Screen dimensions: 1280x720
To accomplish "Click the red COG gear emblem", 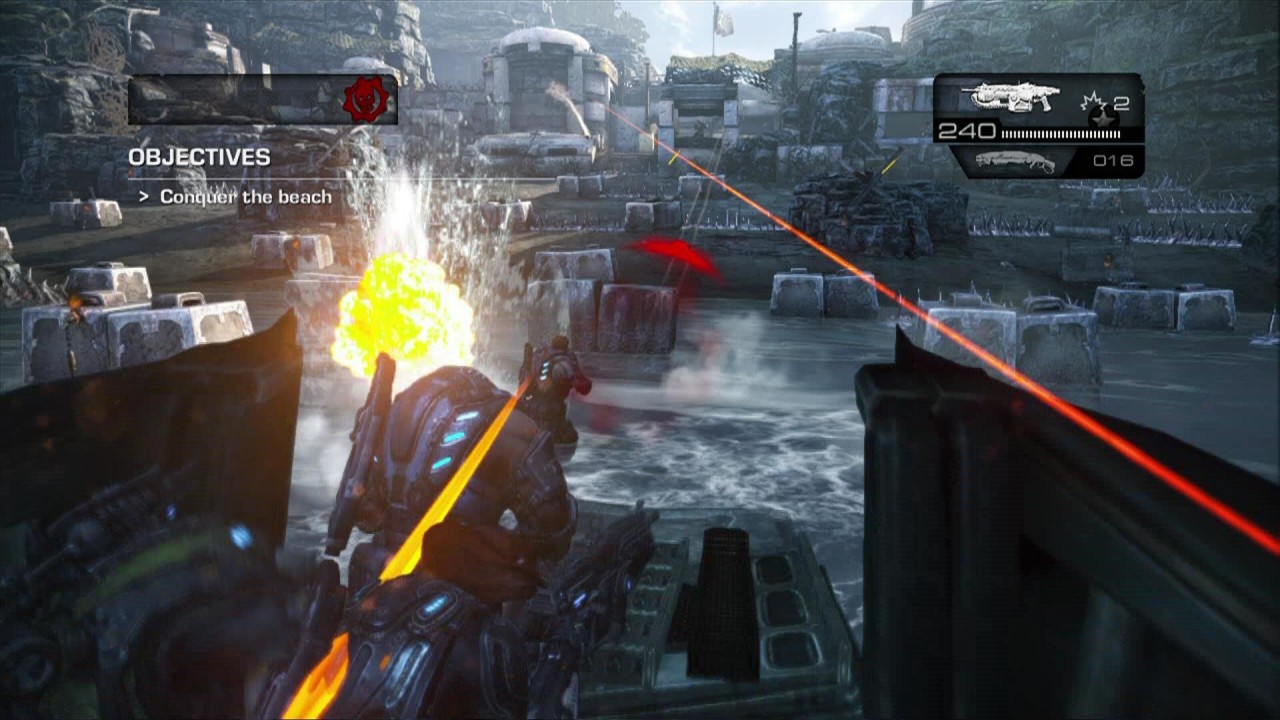I will point(365,100).
